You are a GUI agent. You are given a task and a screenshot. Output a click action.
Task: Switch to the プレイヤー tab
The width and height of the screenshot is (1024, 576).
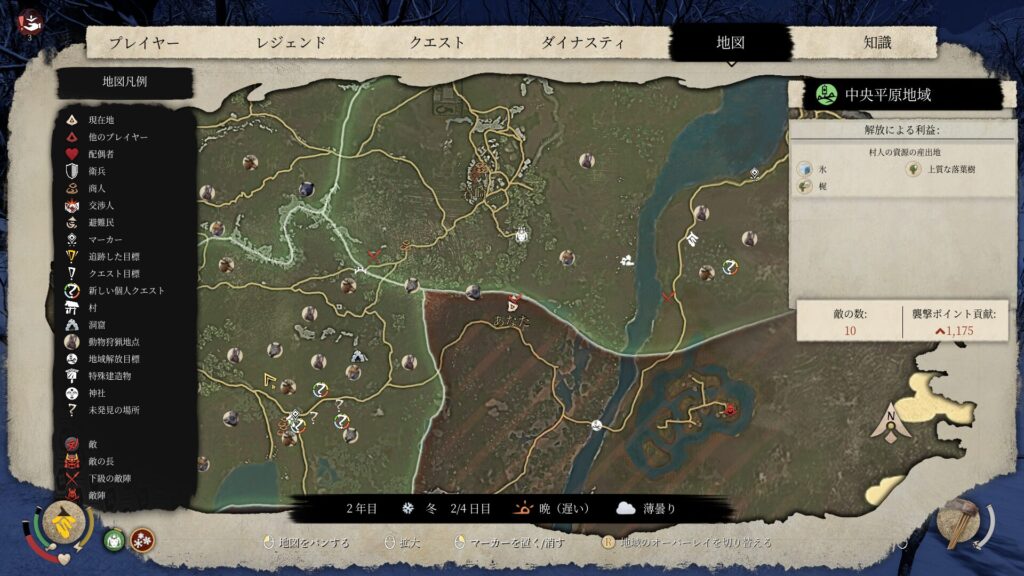click(x=144, y=43)
